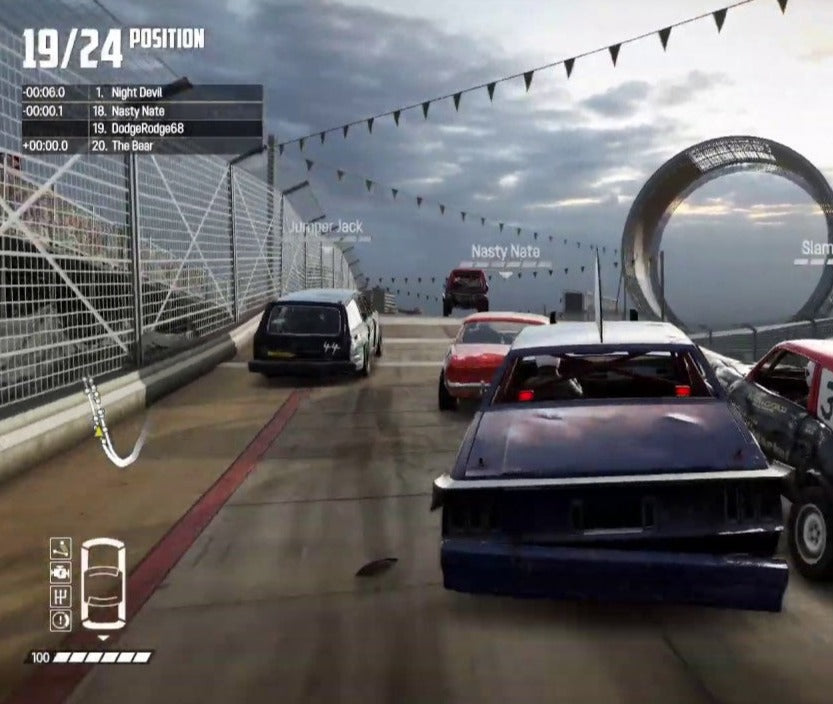Screen dimensions: 833x704
Task: Select Night Devil in the standings list
Action: tap(142, 93)
